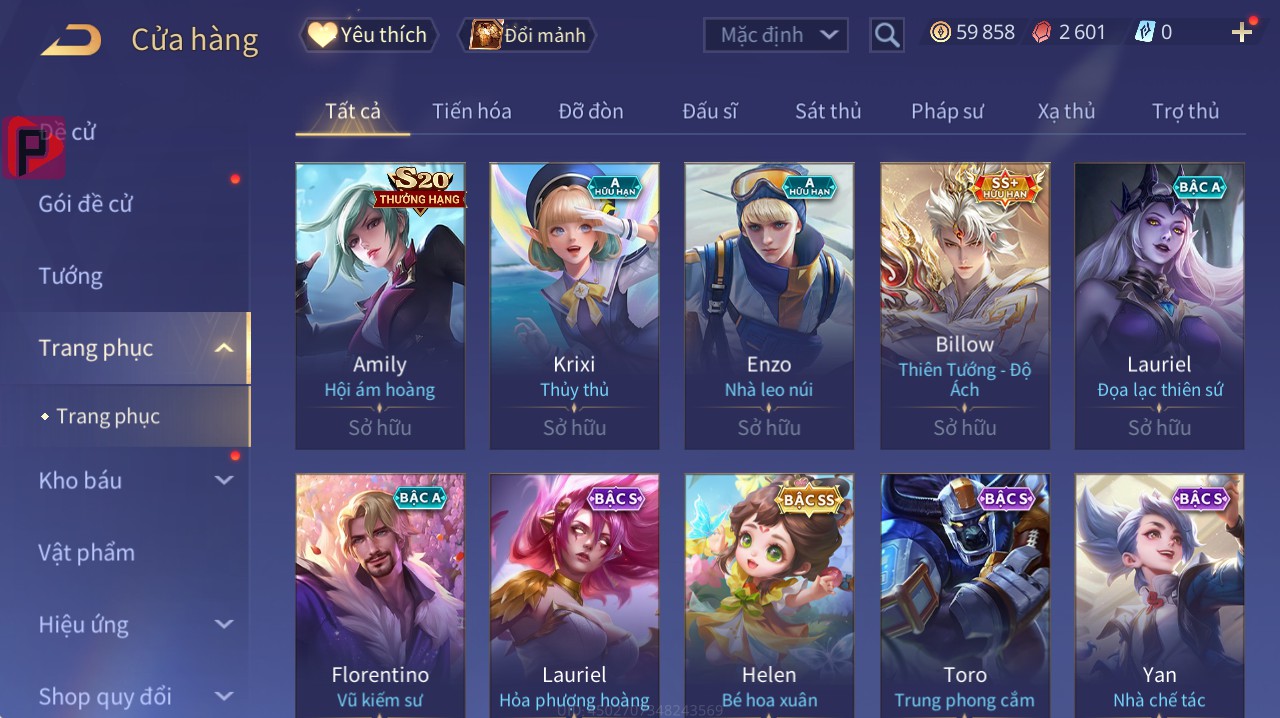The image size is (1280, 718).
Task: Filter skins by Xạ thủ
Action: tap(1066, 111)
